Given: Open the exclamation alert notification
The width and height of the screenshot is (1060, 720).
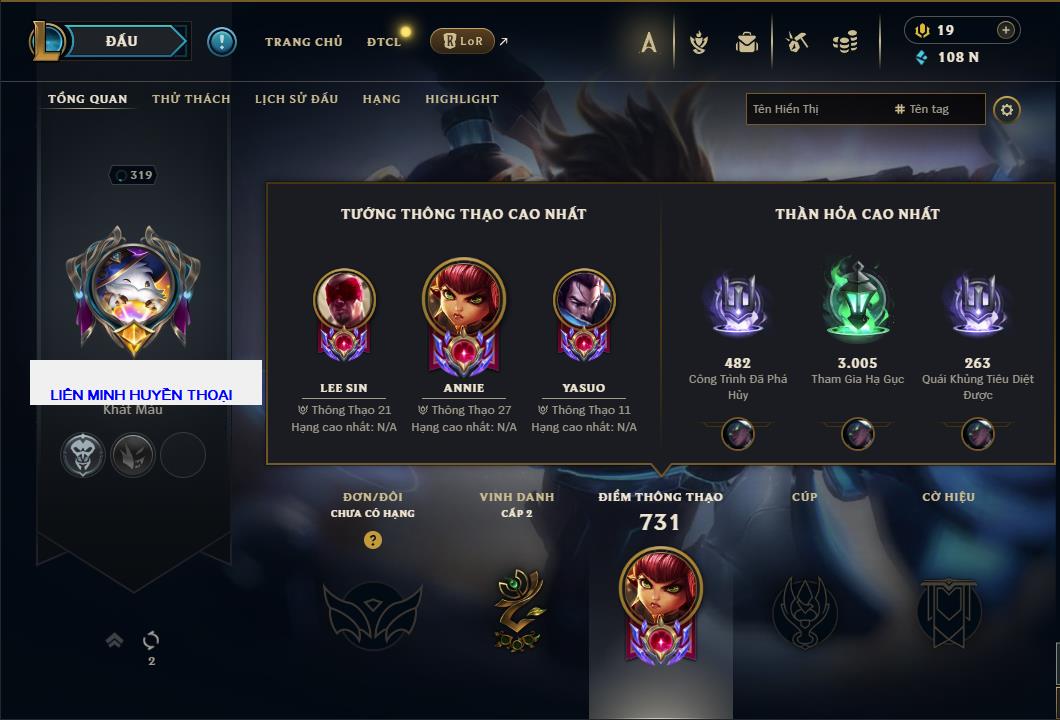Looking at the screenshot, I should [x=222, y=41].
